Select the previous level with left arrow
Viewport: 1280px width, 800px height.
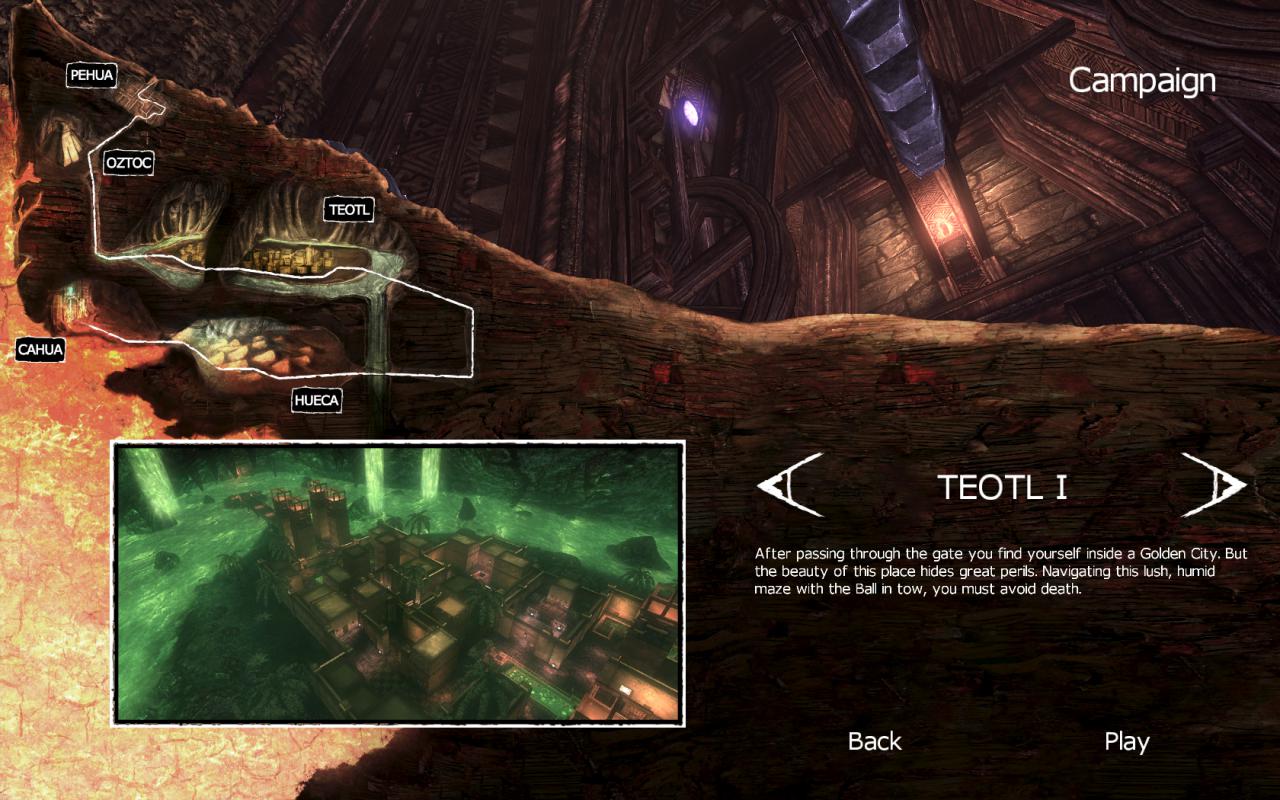click(790, 485)
